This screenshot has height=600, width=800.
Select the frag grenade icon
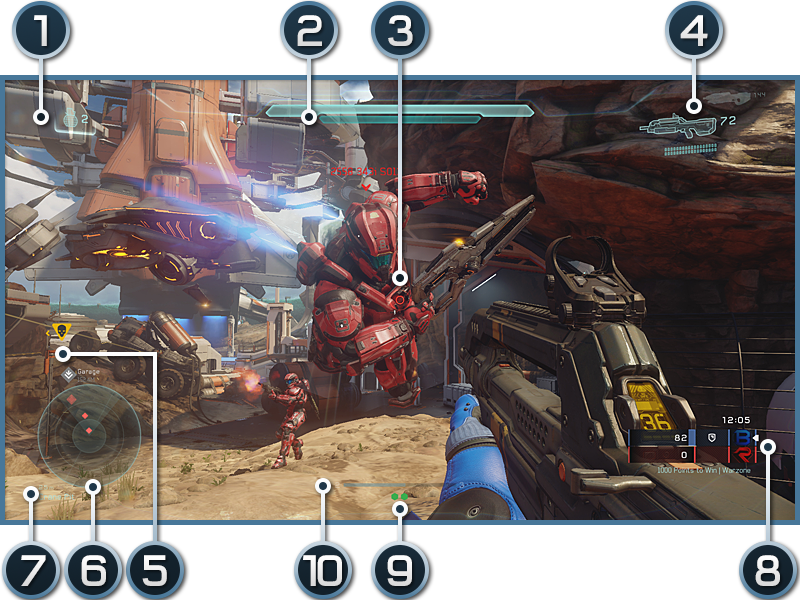coord(71,120)
